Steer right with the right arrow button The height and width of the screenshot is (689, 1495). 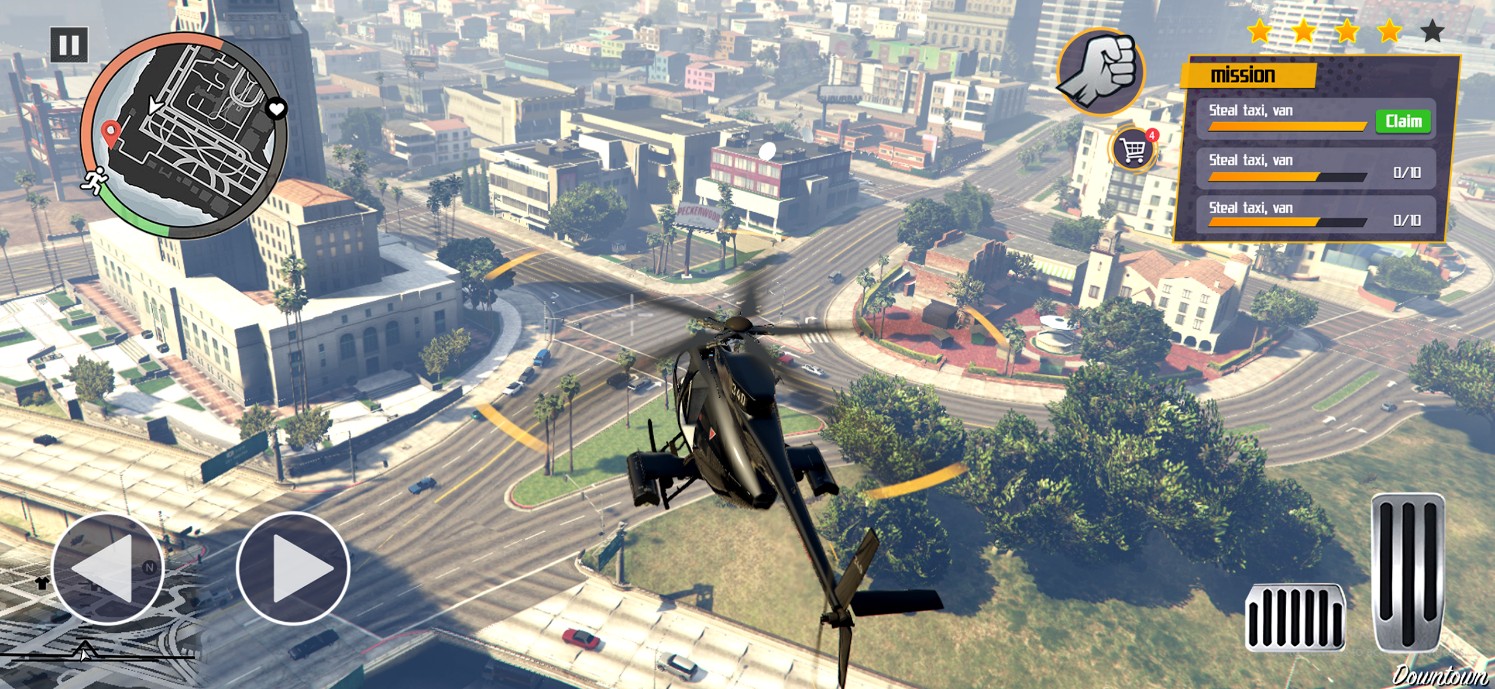[x=293, y=568]
